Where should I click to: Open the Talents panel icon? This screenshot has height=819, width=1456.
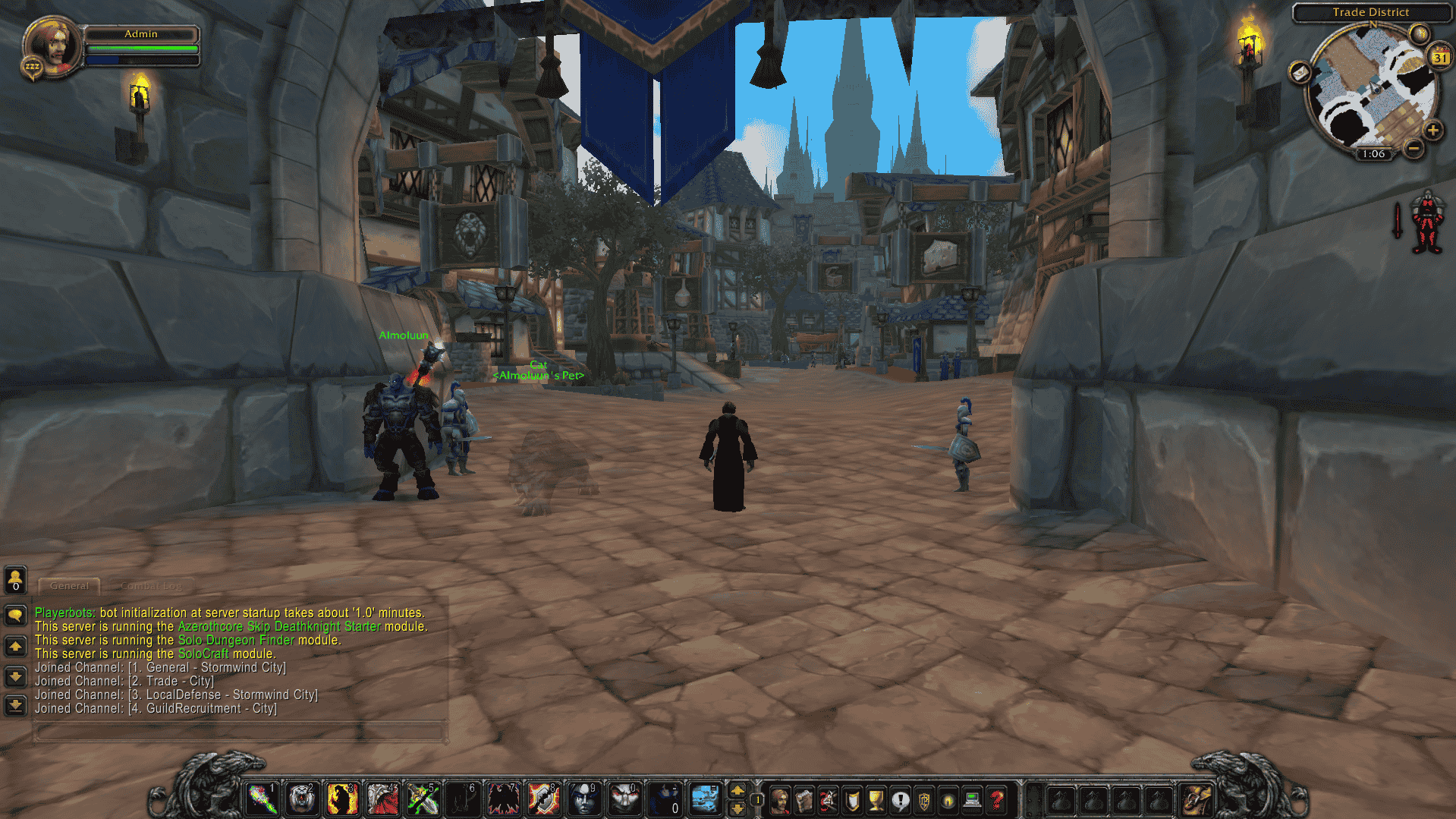tap(828, 800)
